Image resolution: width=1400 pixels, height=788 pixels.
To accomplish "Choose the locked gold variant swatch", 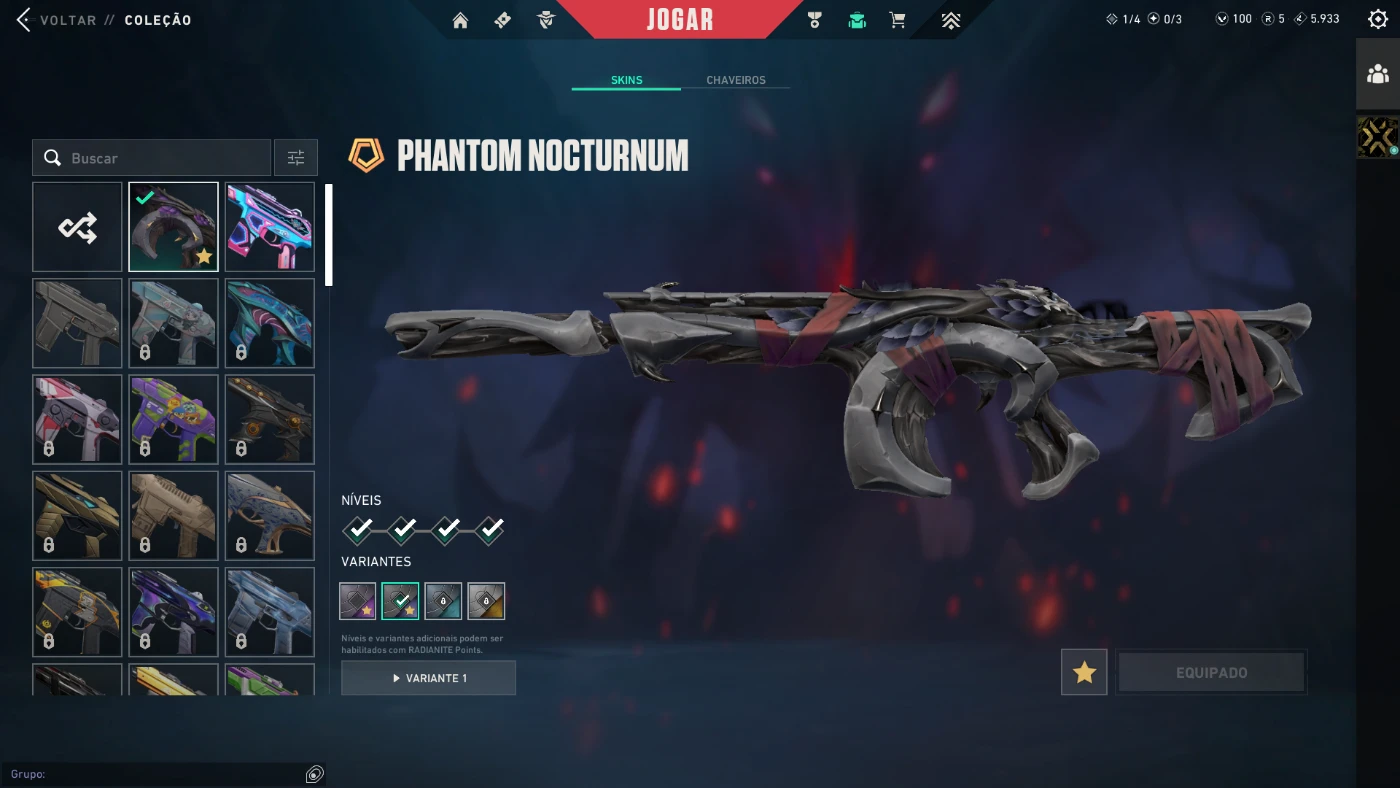I will [486, 601].
